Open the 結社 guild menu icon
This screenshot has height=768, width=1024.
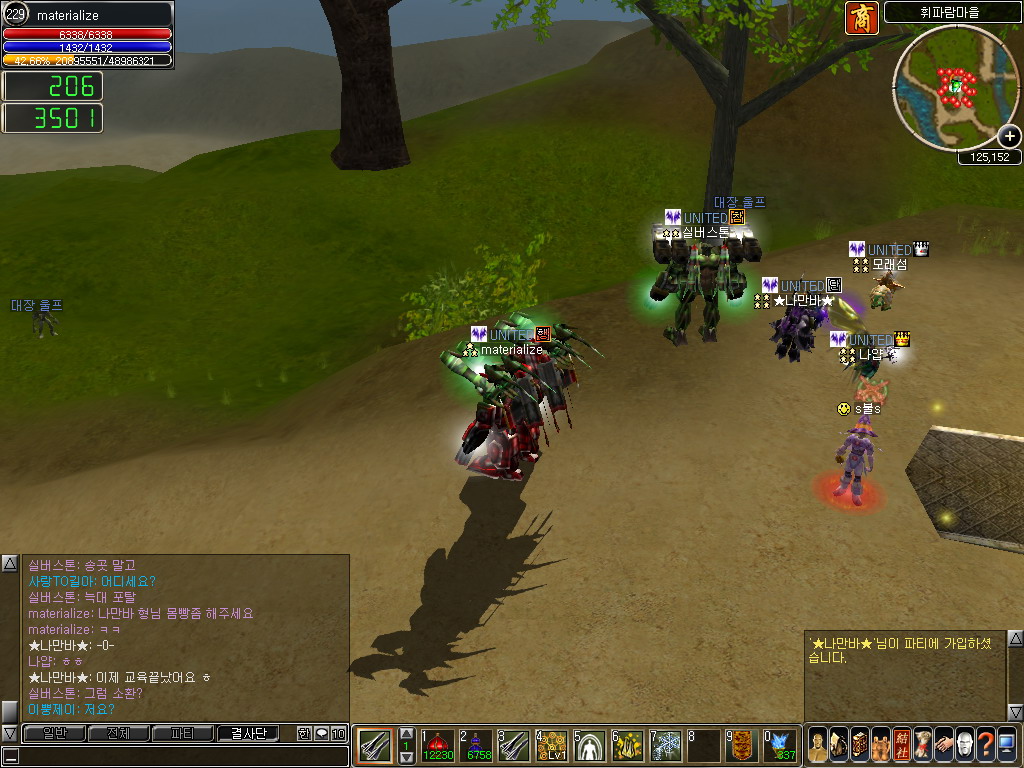pyautogui.click(x=902, y=746)
